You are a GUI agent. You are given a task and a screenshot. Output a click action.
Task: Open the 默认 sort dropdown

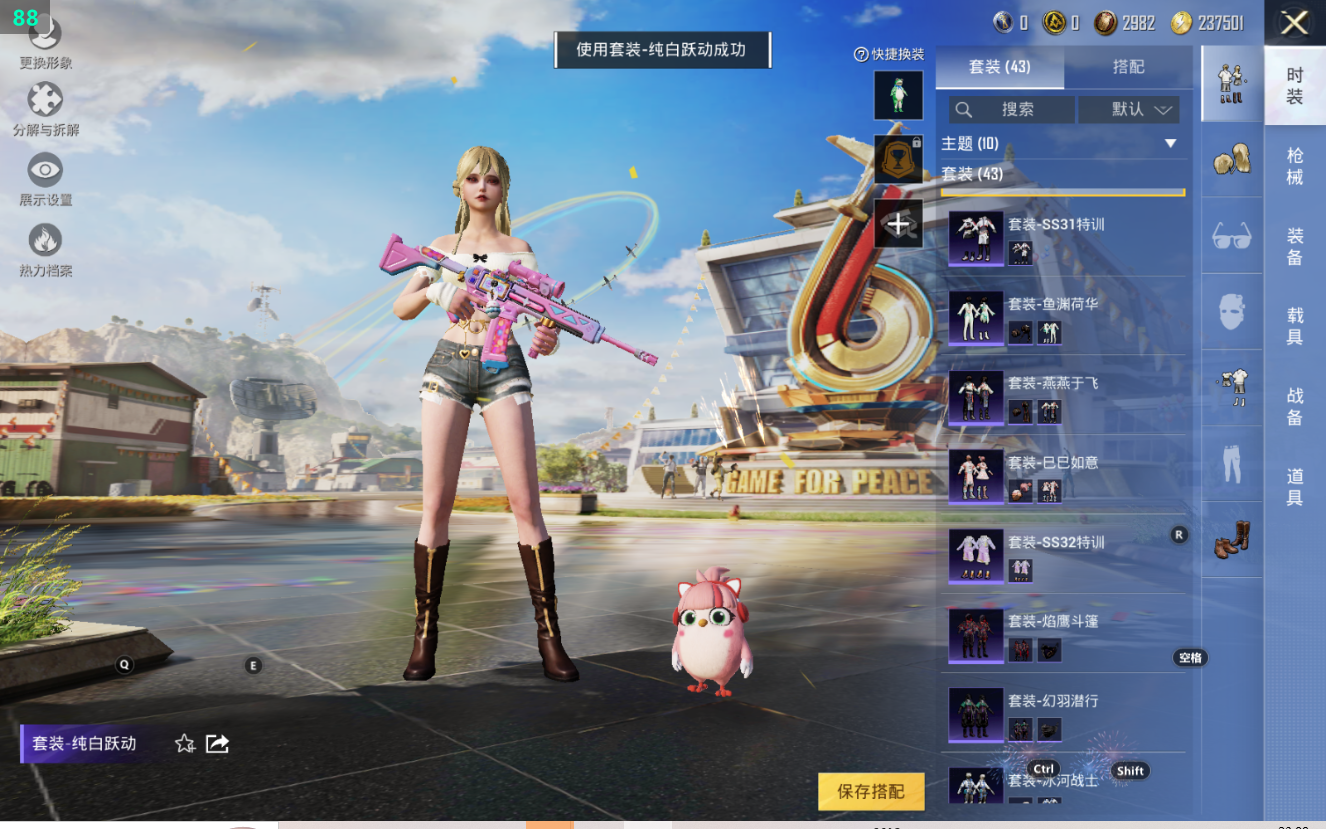(1129, 110)
